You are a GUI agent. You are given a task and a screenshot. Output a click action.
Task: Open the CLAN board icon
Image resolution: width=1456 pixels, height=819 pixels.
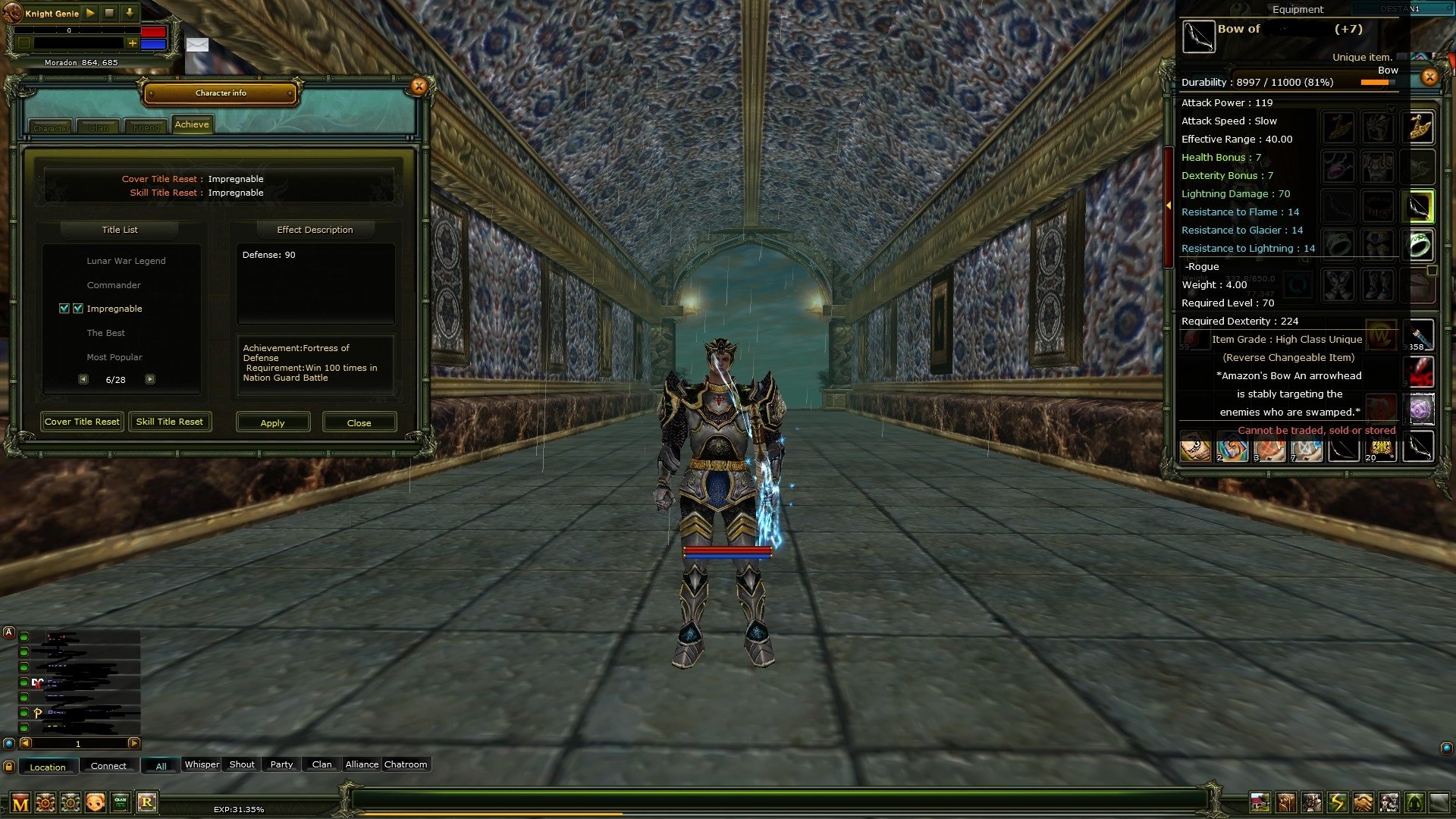tap(120, 802)
